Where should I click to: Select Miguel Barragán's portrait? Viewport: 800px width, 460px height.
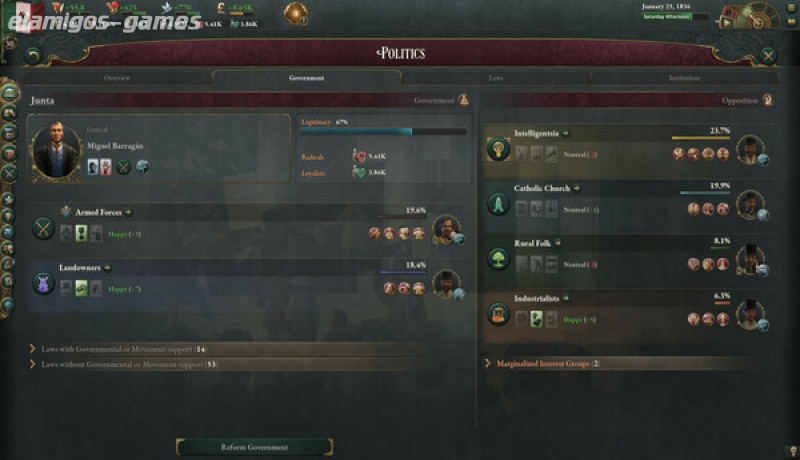click(x=55, y=151)
